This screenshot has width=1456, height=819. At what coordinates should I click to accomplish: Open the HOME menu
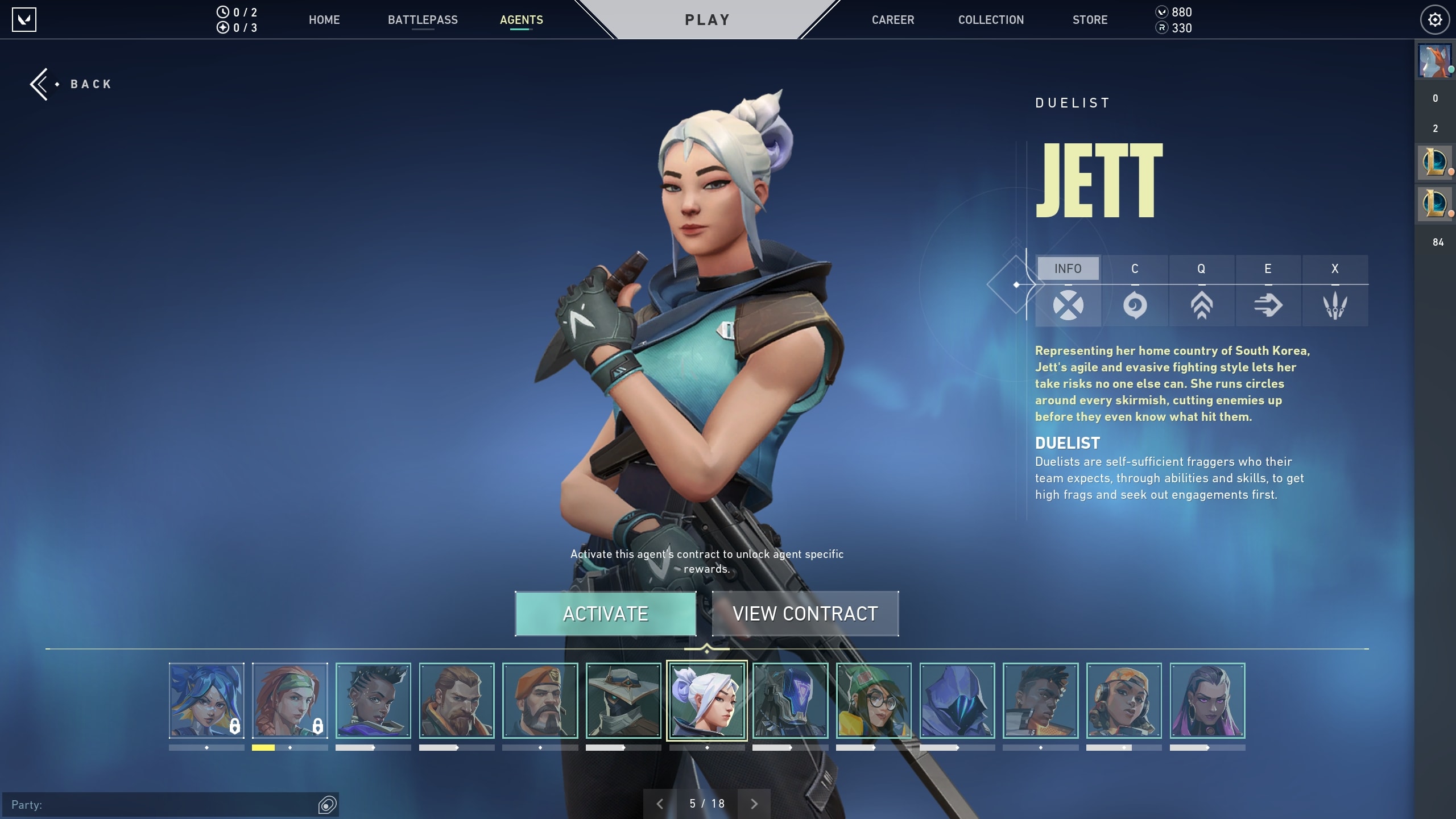[324, 20]
